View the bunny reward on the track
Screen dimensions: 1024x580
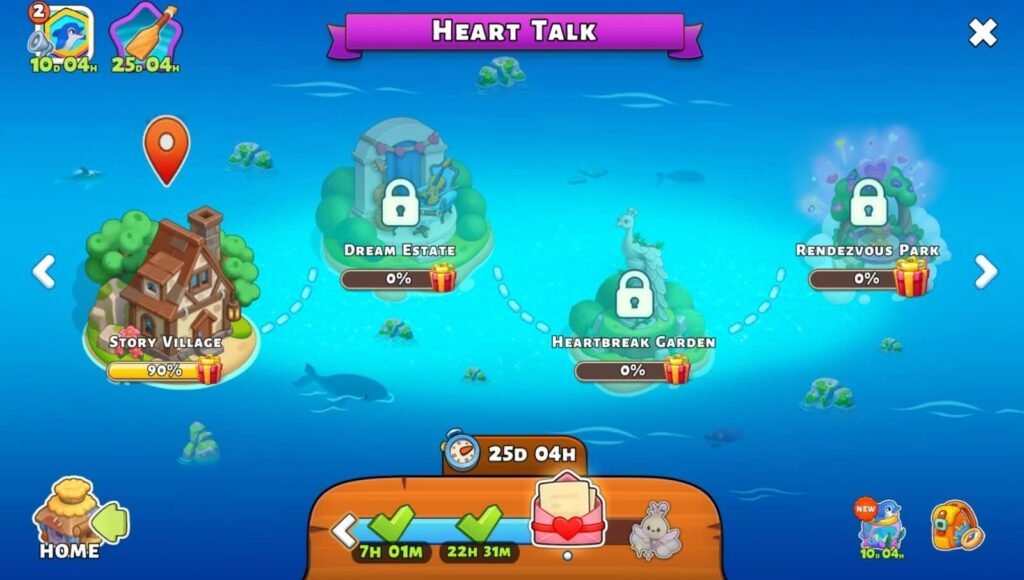click(x=656, y=530)
